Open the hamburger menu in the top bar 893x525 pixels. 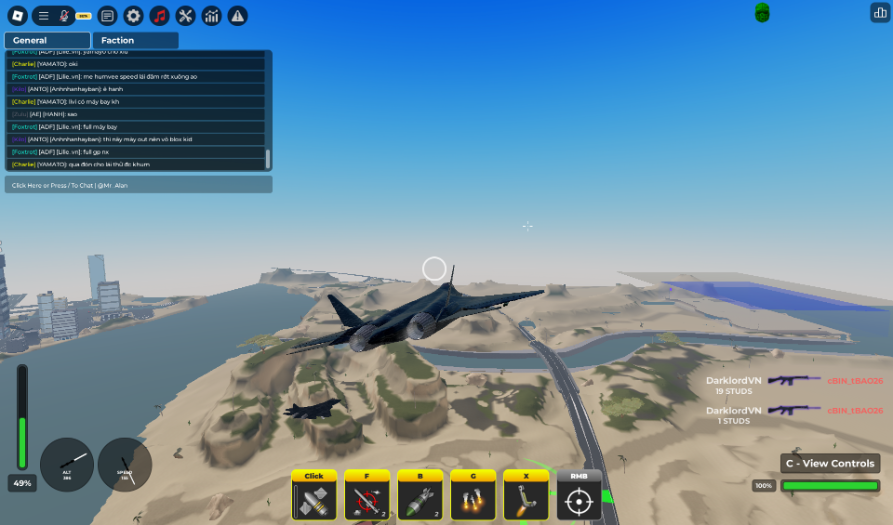43,15
